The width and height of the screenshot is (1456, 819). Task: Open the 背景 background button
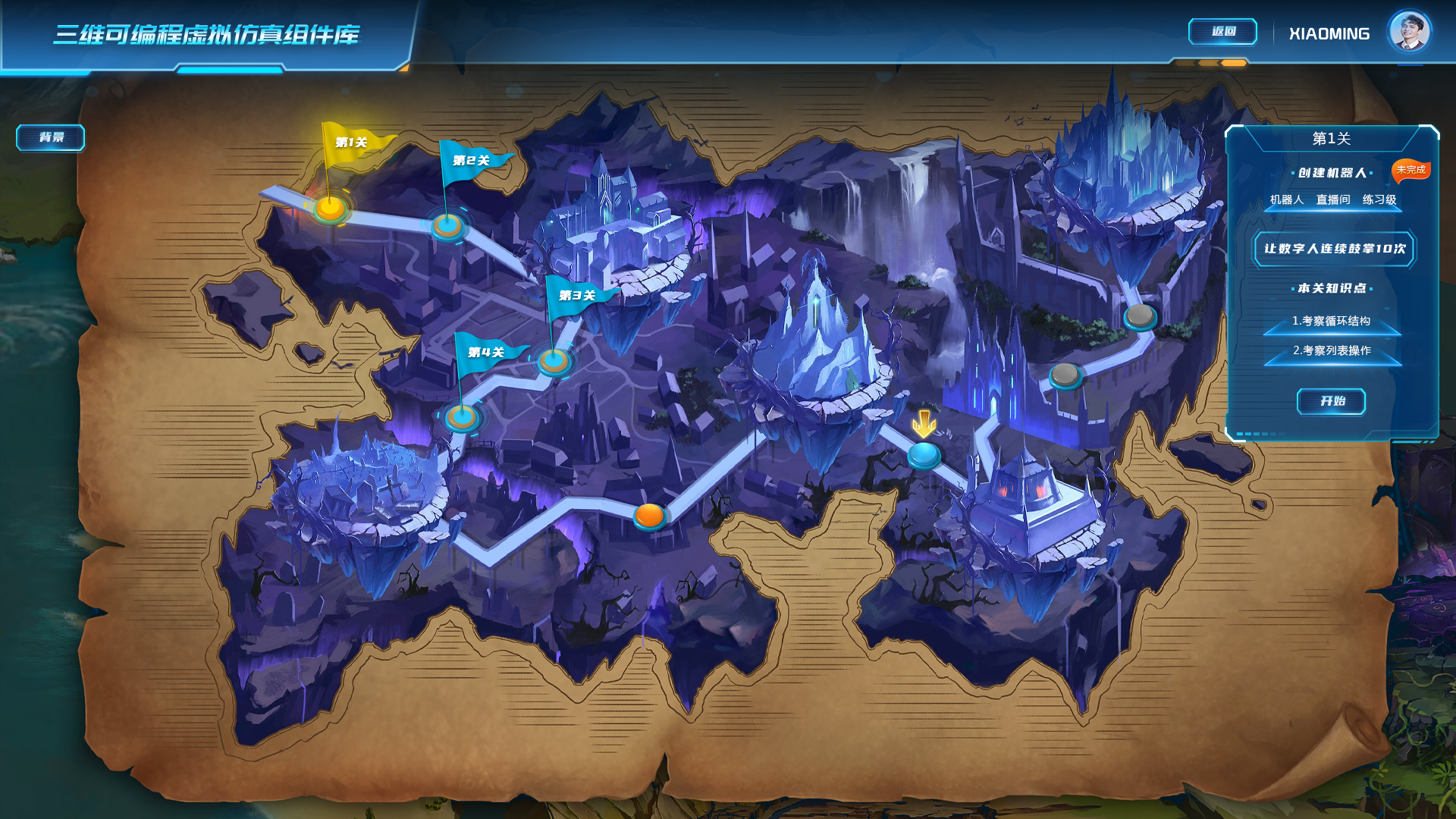click(x=51, y=137)
